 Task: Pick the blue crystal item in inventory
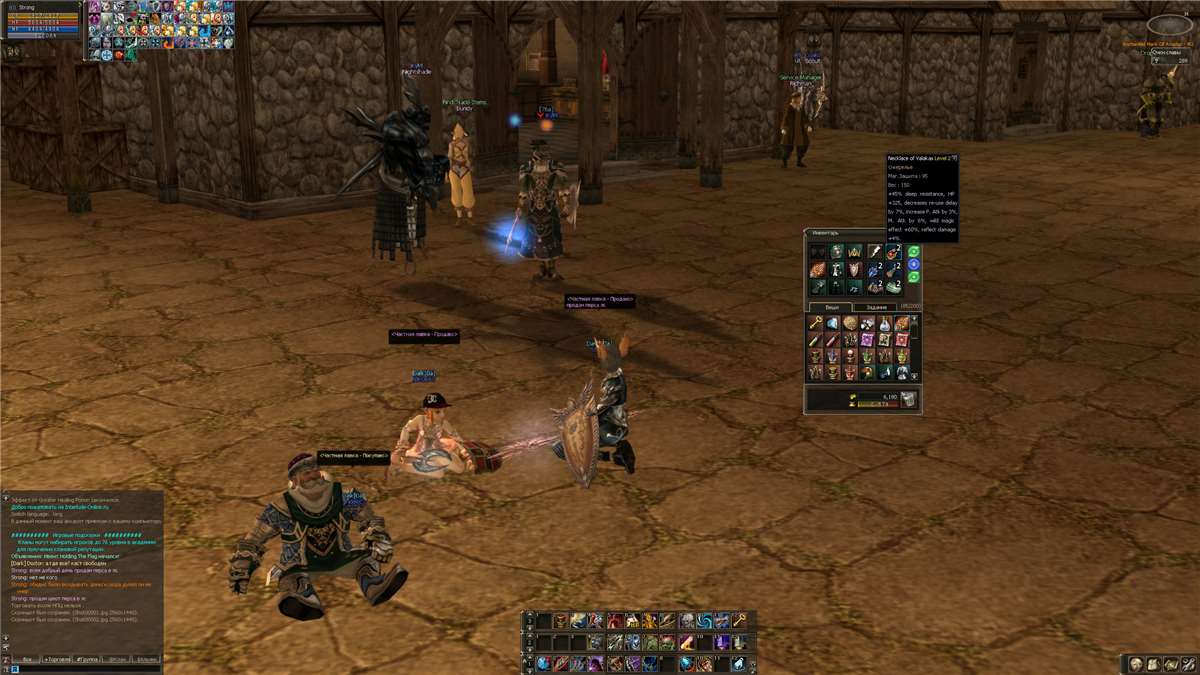point(833,323)
